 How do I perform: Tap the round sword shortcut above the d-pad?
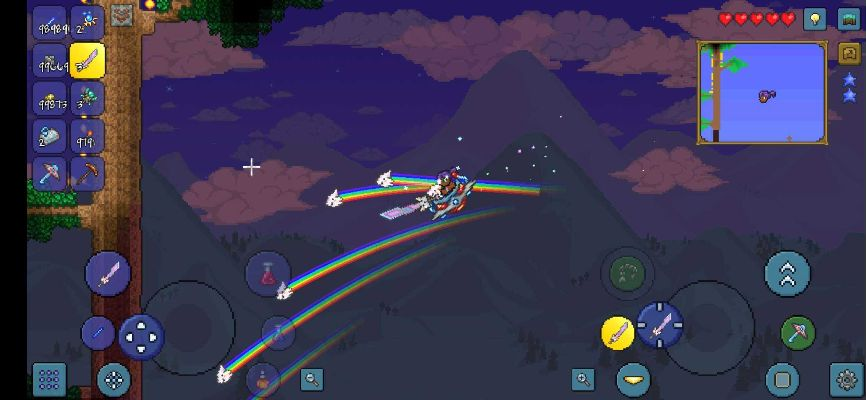pyautogui.click(x=108, y=272)
